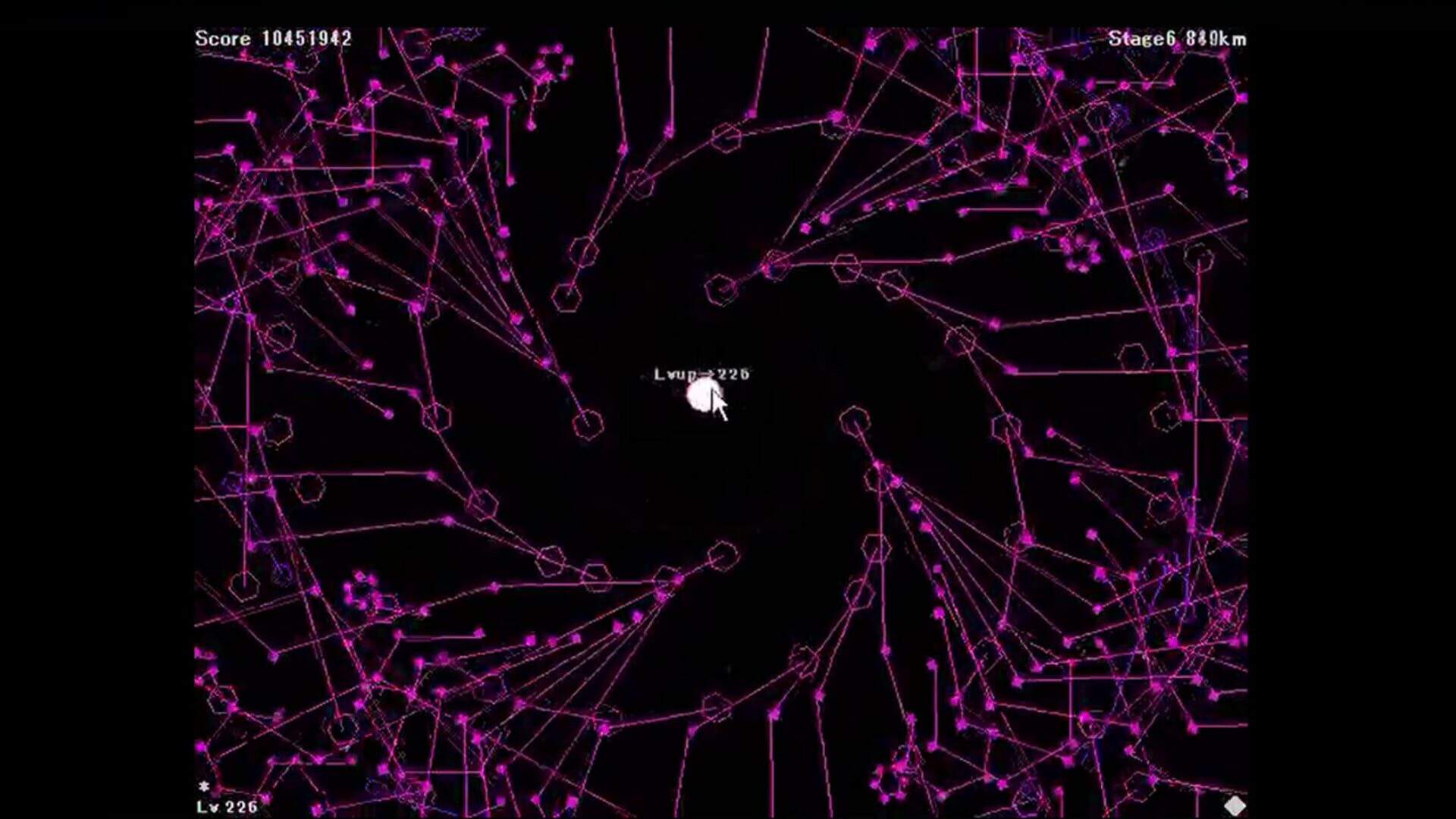Click the Lvup→226 text above the player
Image resolution: width=1456 pixels, height=819 pixels.
701,373
